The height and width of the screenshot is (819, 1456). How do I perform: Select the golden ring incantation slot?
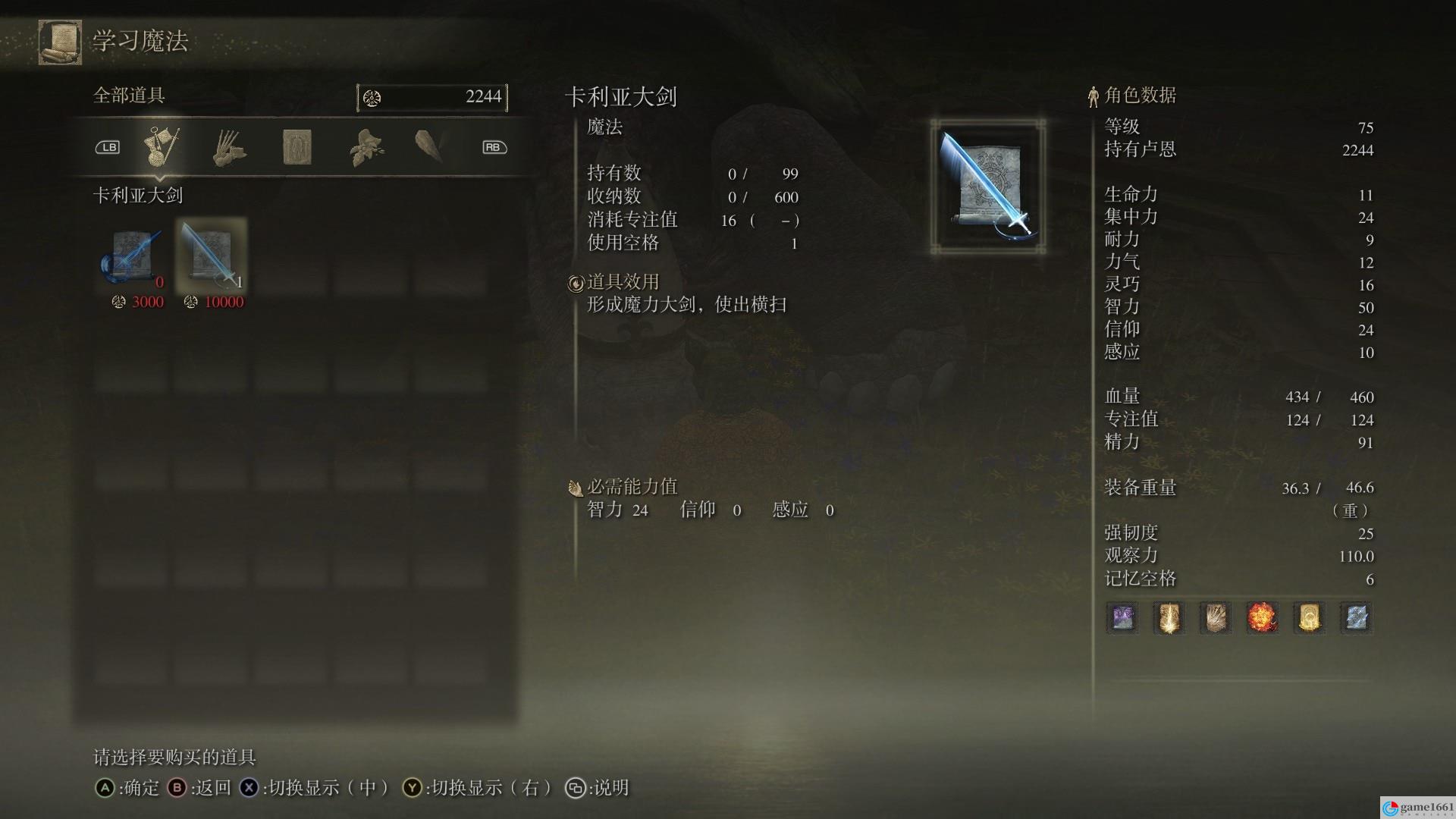point(1310,618)
